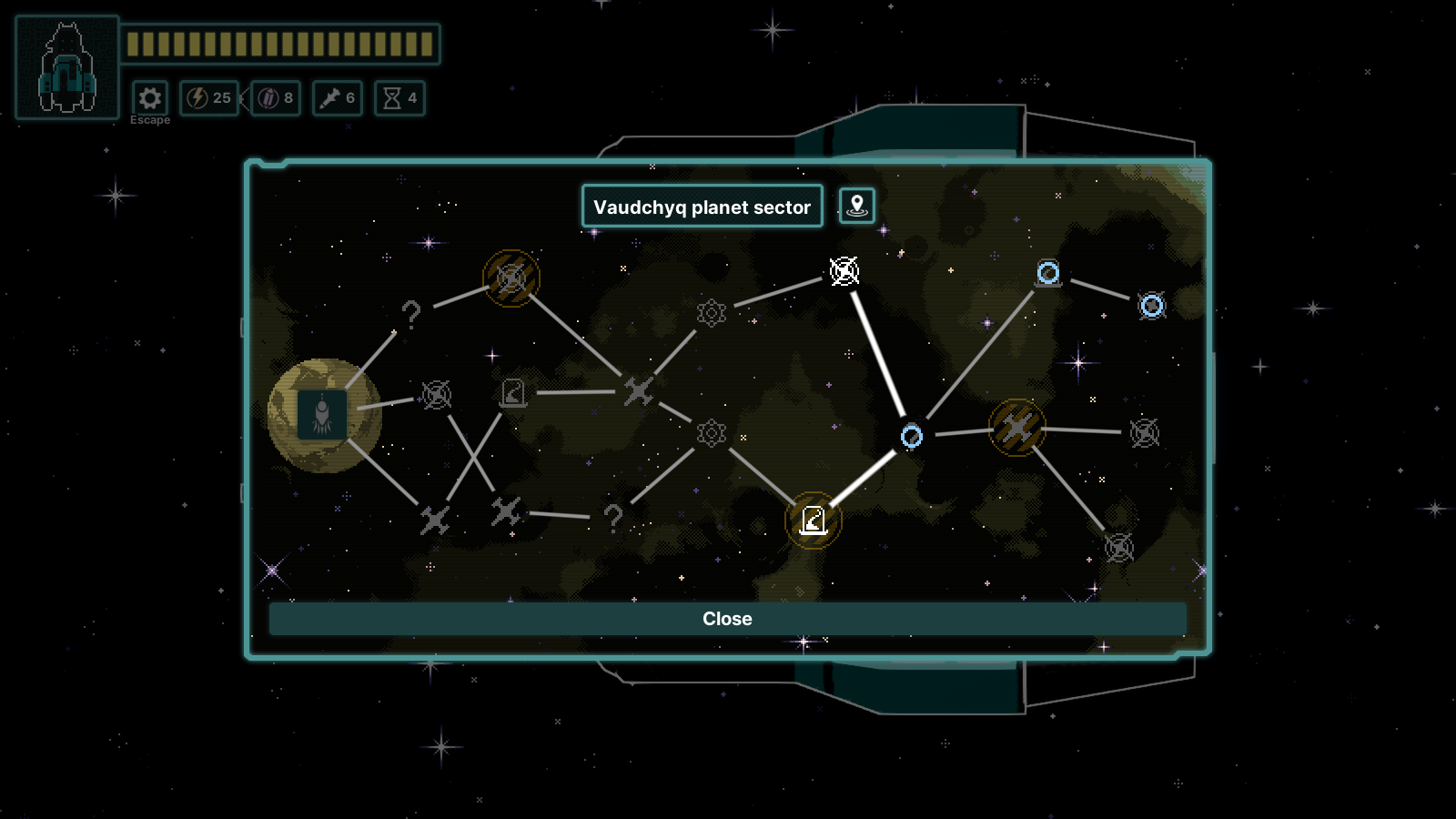Click the dart resource counter showing 6

[x=337, y=99]
